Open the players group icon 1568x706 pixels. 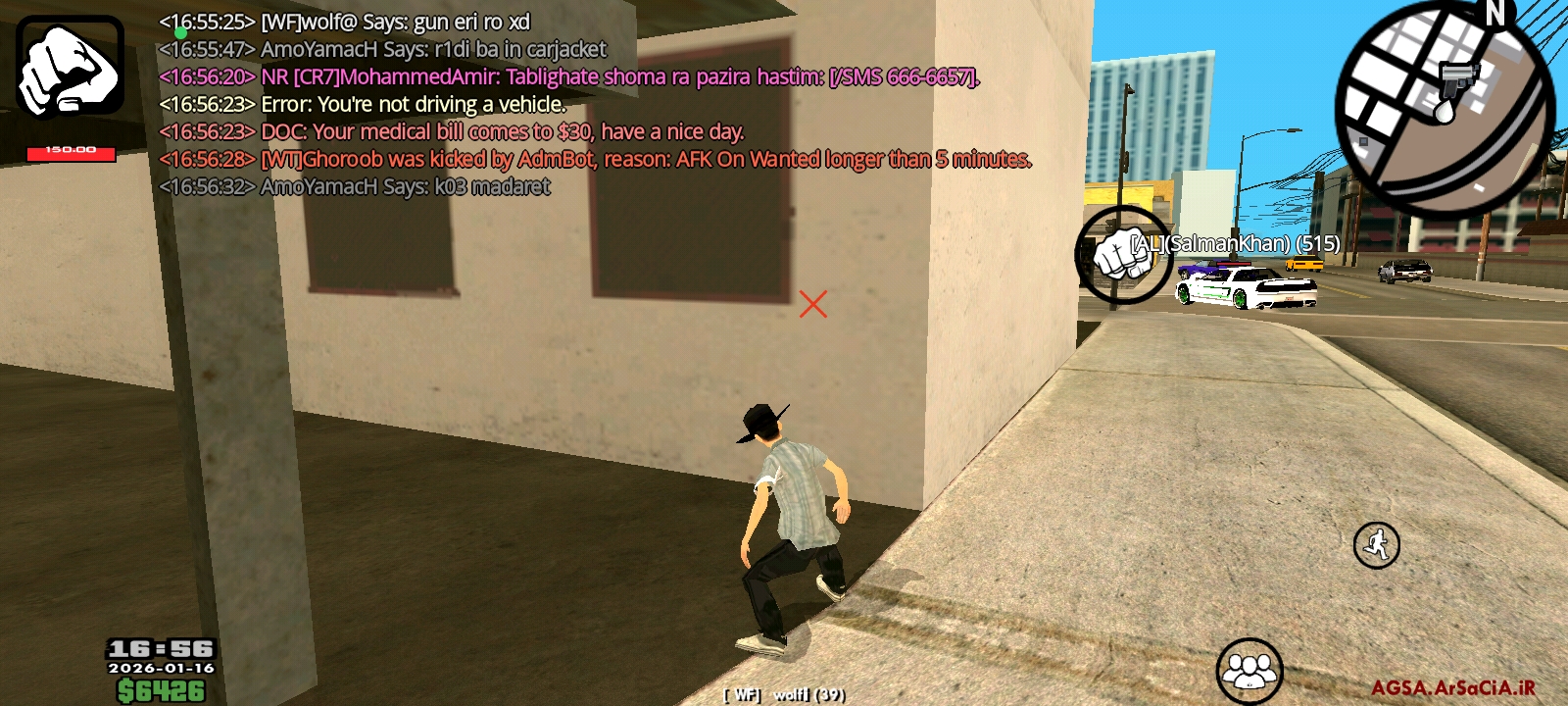coord(1249,671)
